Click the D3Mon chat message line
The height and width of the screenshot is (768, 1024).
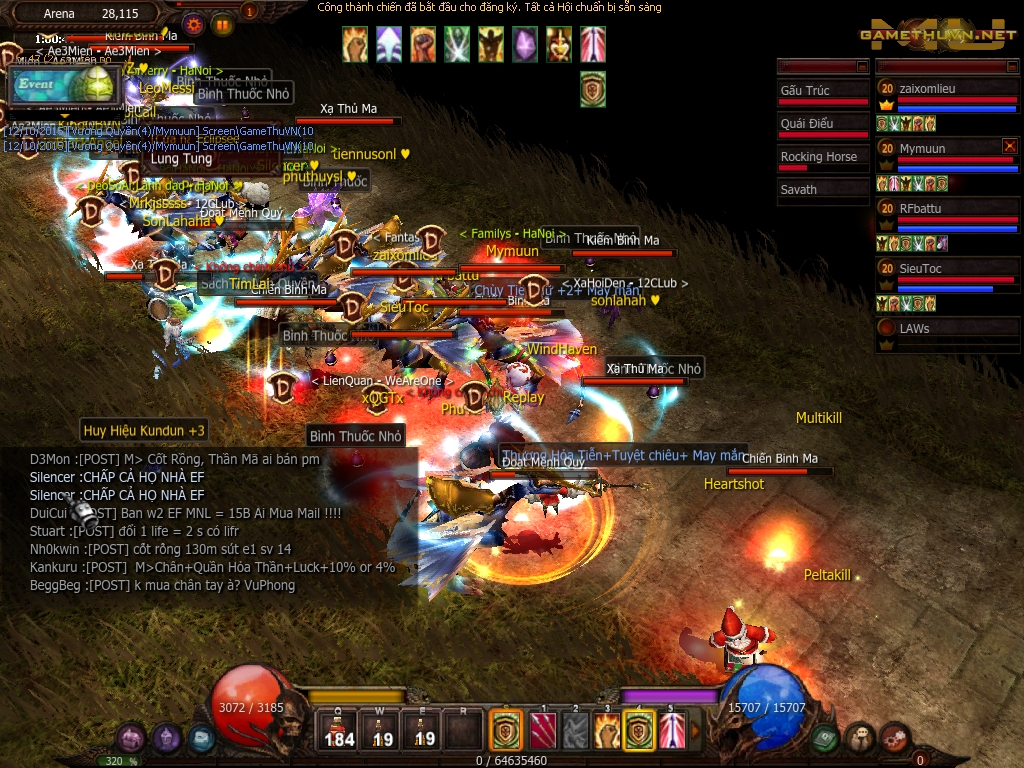(175, 459)
